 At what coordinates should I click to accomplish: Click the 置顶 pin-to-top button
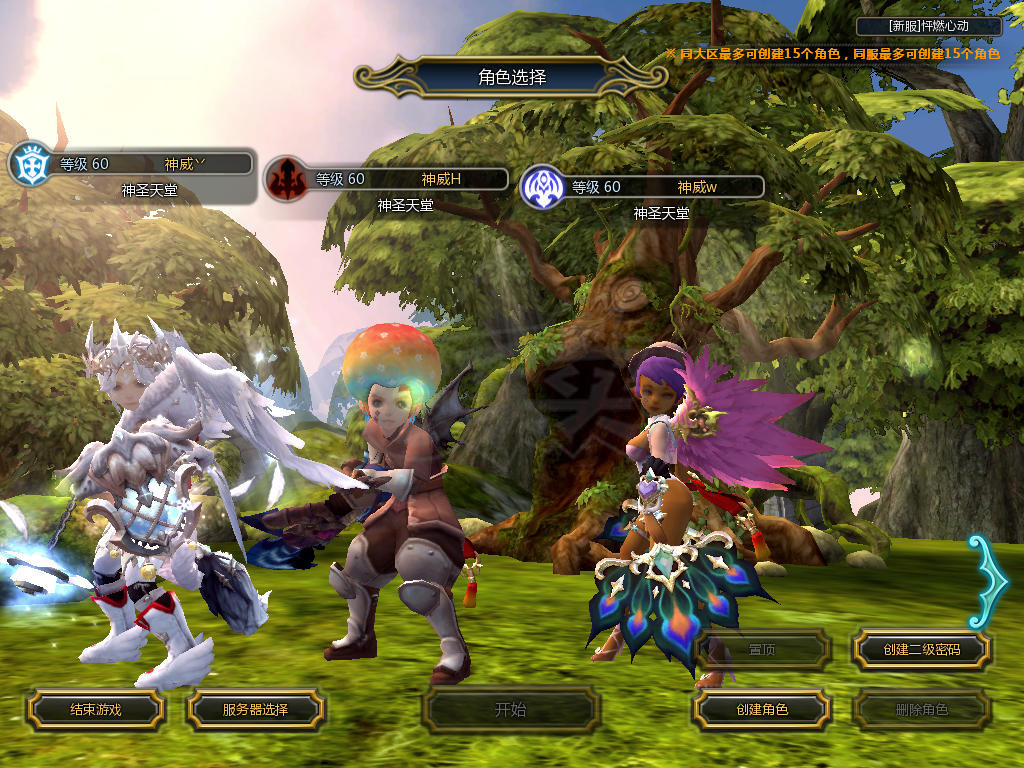point(761,649)
